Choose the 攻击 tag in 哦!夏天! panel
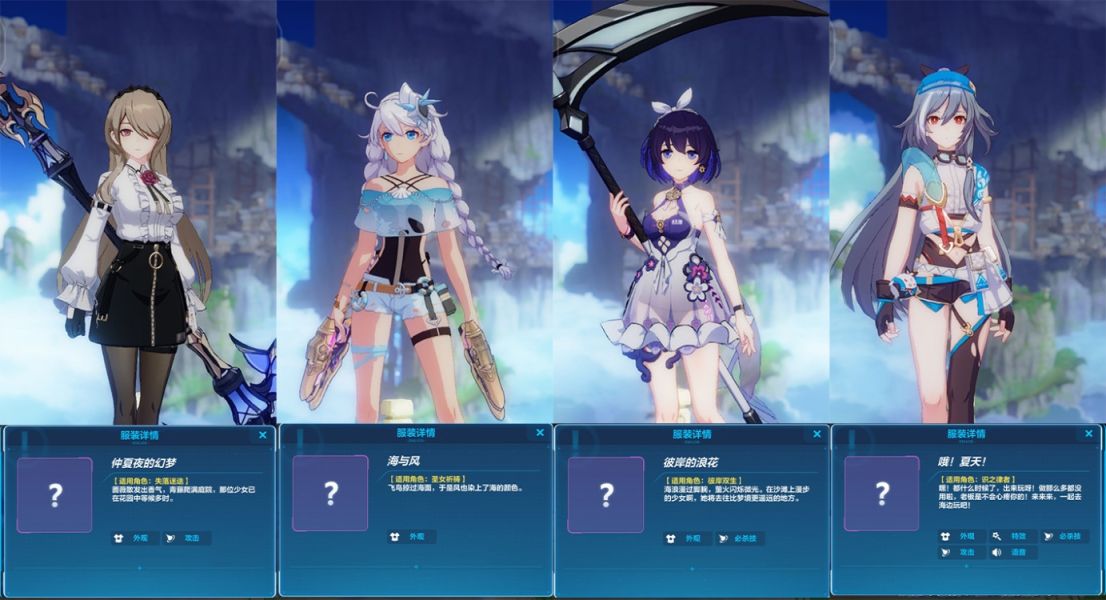 pyautogui.click(x=961, y=551)
